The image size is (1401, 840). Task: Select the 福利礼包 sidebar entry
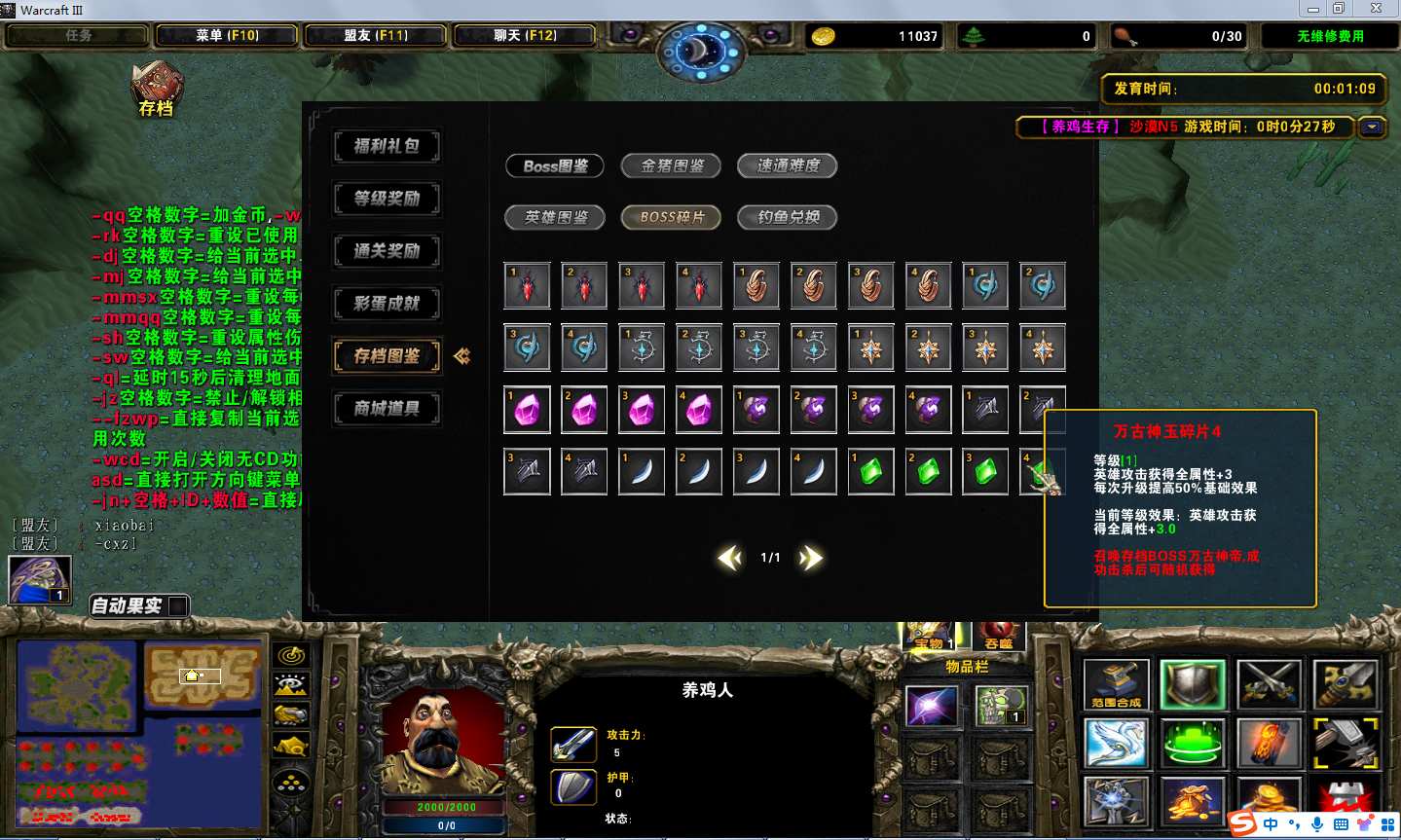coord(387,146)
